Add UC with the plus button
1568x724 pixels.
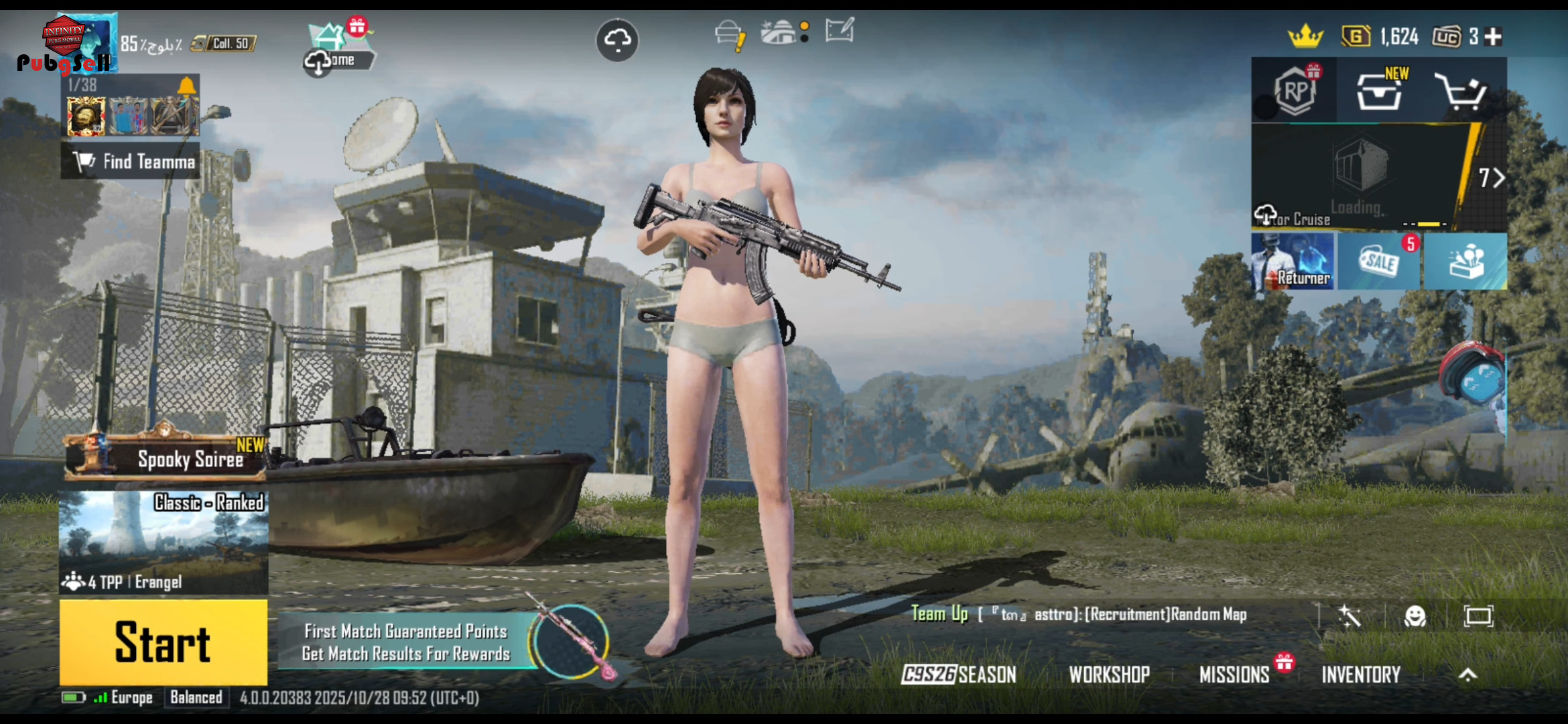pyautogui.click(x=1493, y=37)
